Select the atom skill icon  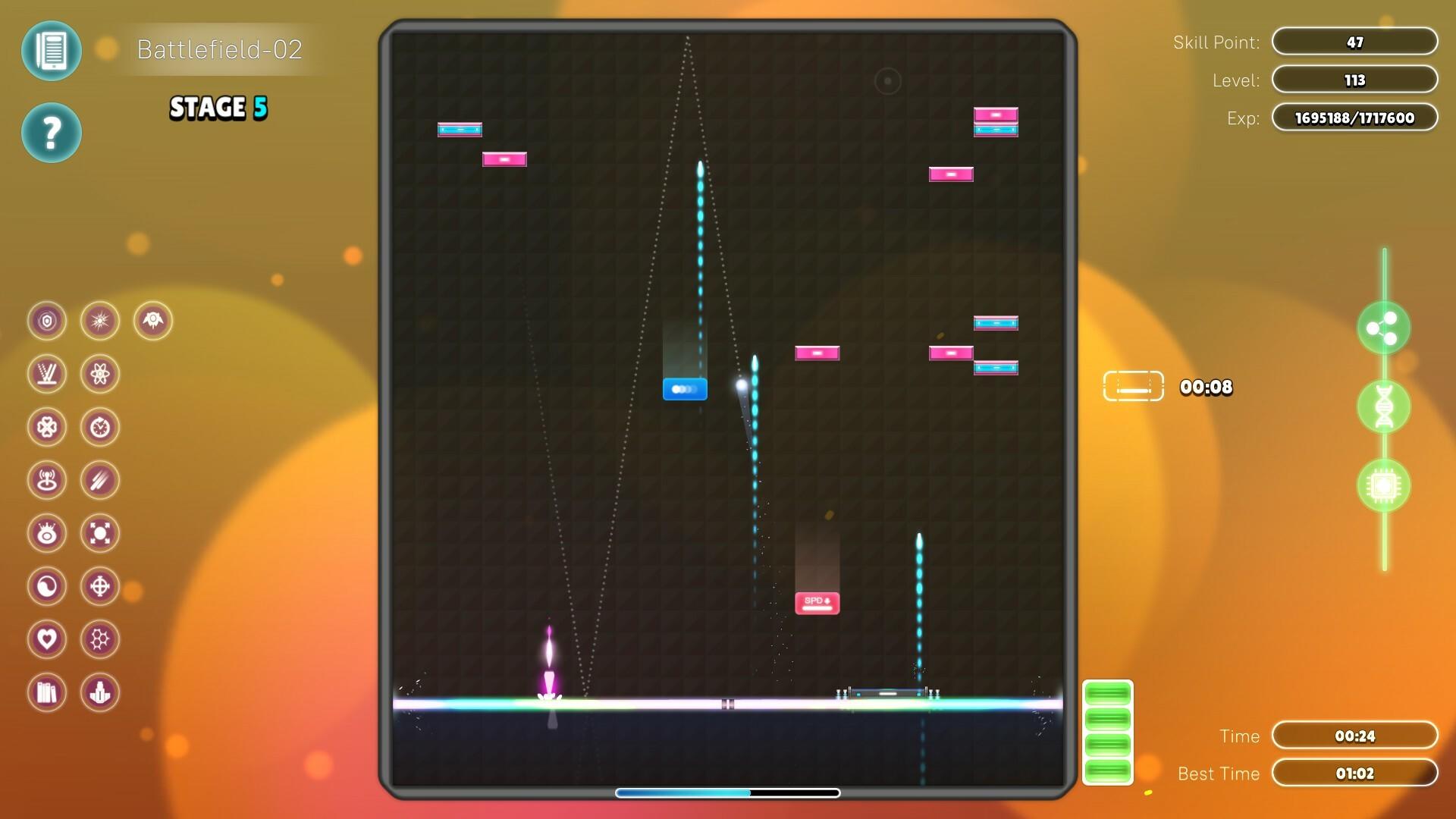(x=101, y=374)
